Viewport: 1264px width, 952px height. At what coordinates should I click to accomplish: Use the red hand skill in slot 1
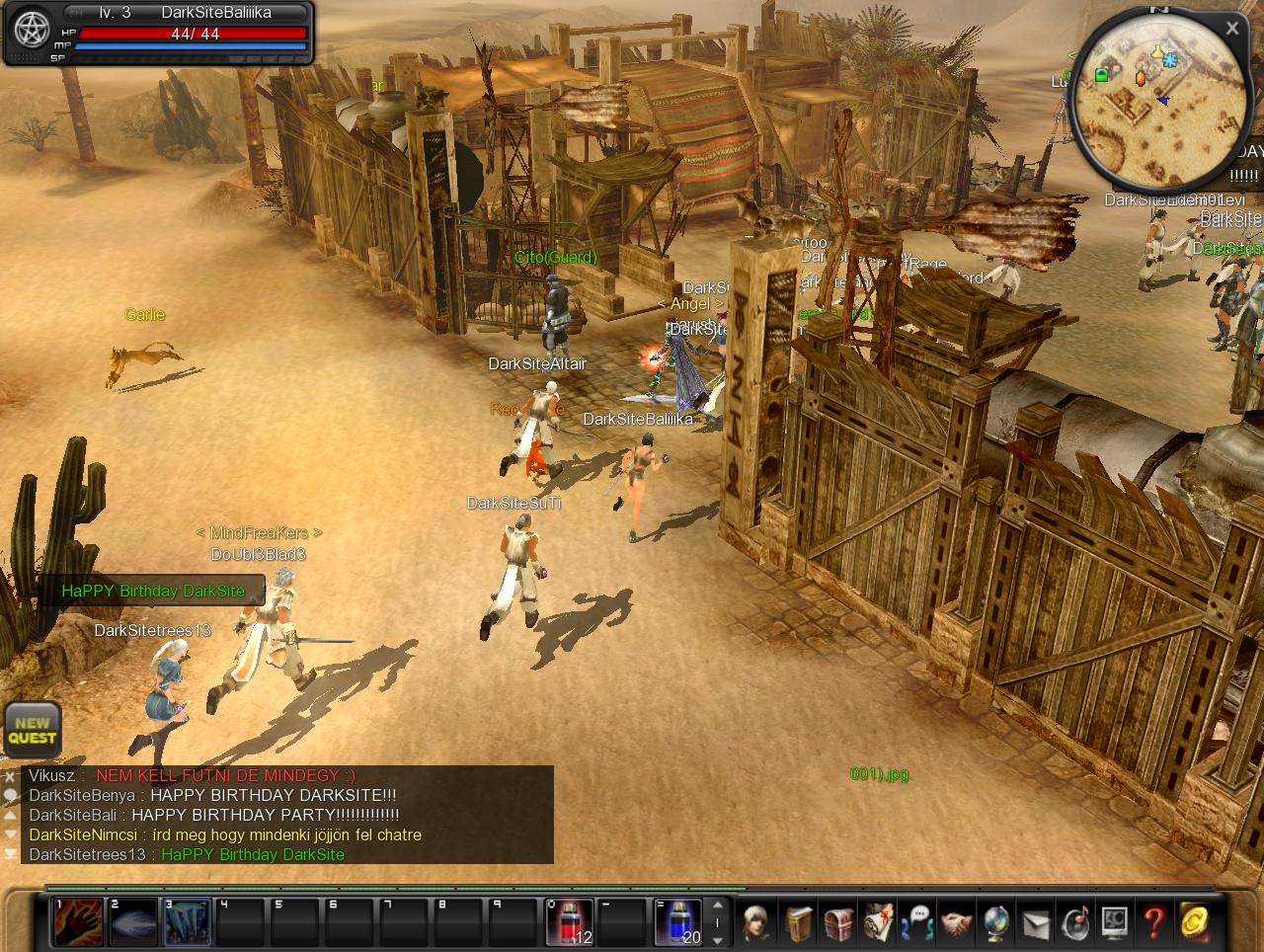pos(78,922)
